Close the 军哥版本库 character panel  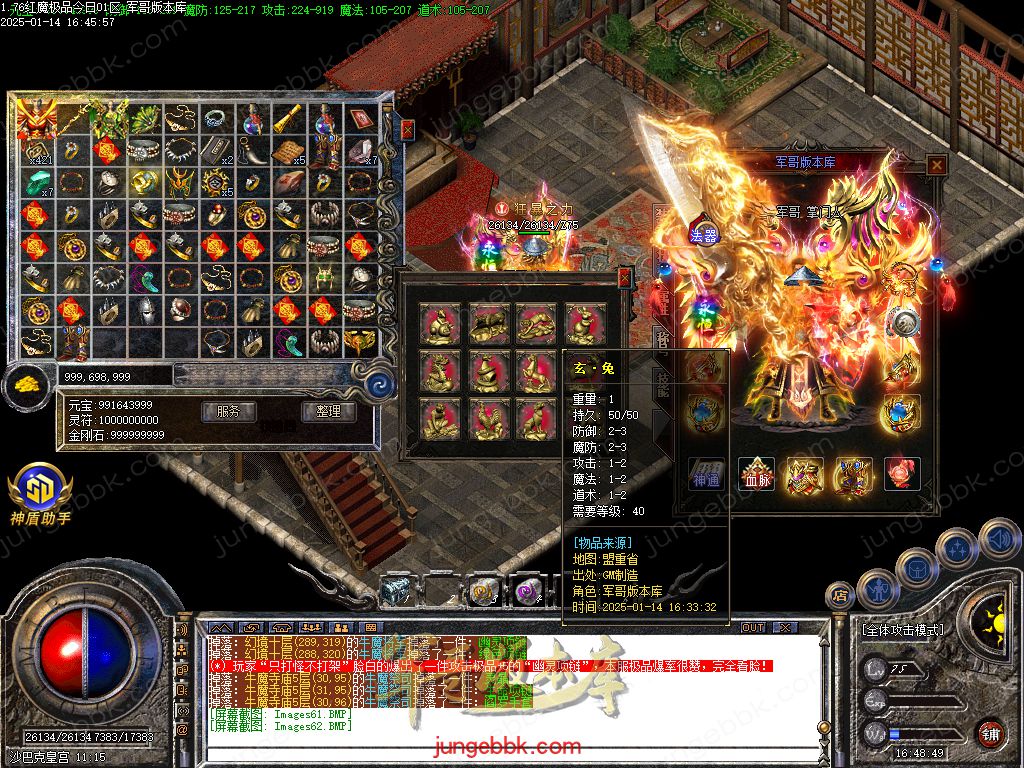click(936, 165)
